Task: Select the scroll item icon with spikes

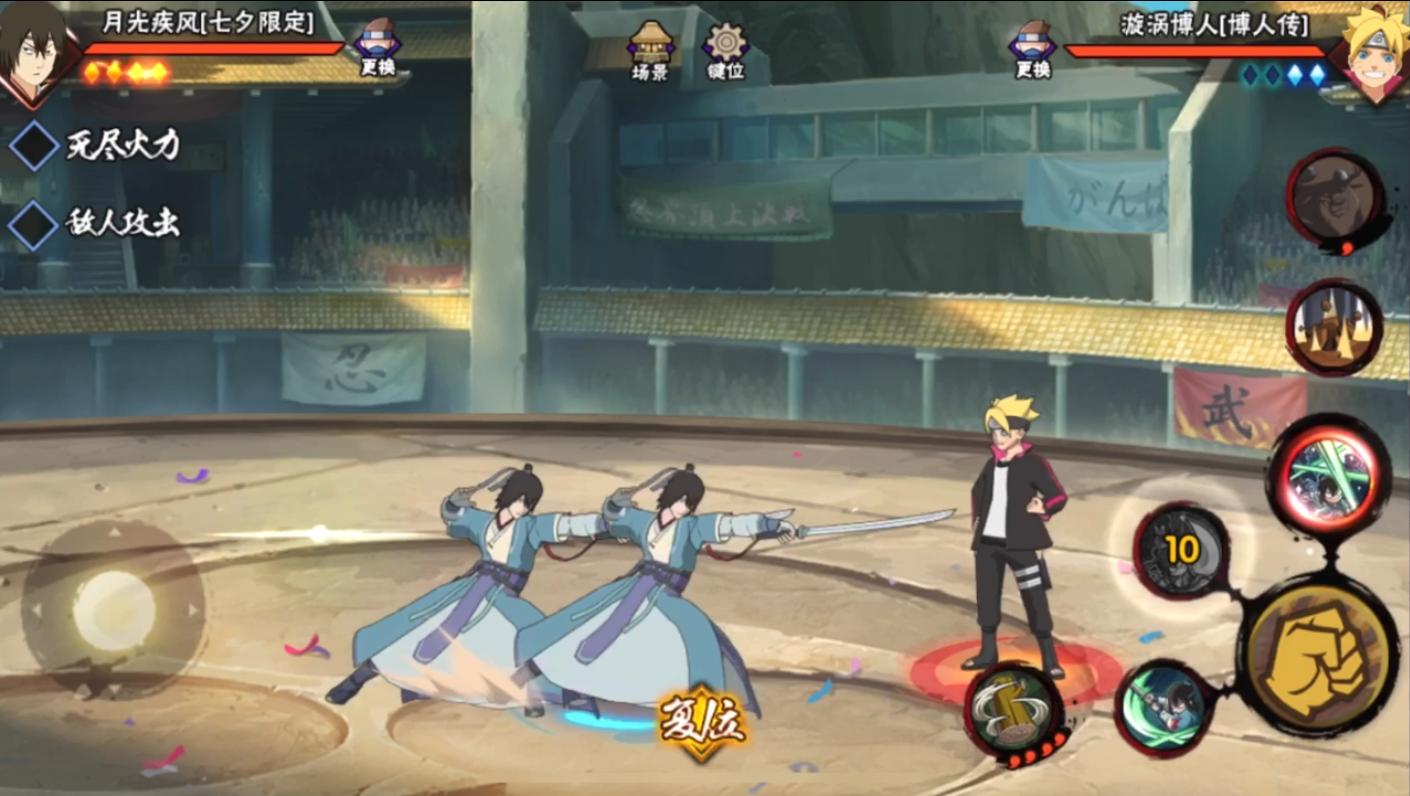Action: pyautogui.click(x=1333, y=327)
